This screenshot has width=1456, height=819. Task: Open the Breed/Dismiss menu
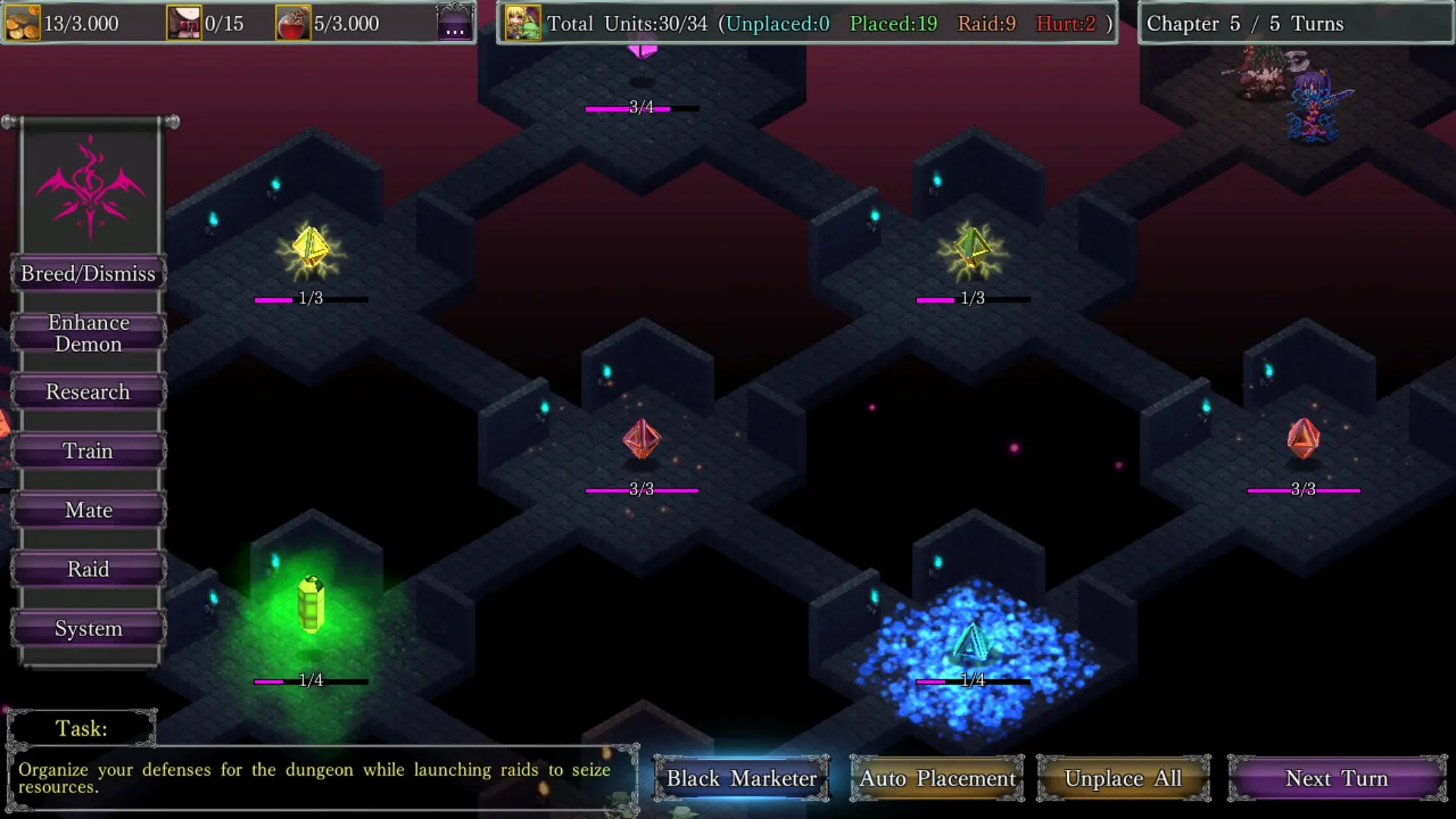point(88,274)
